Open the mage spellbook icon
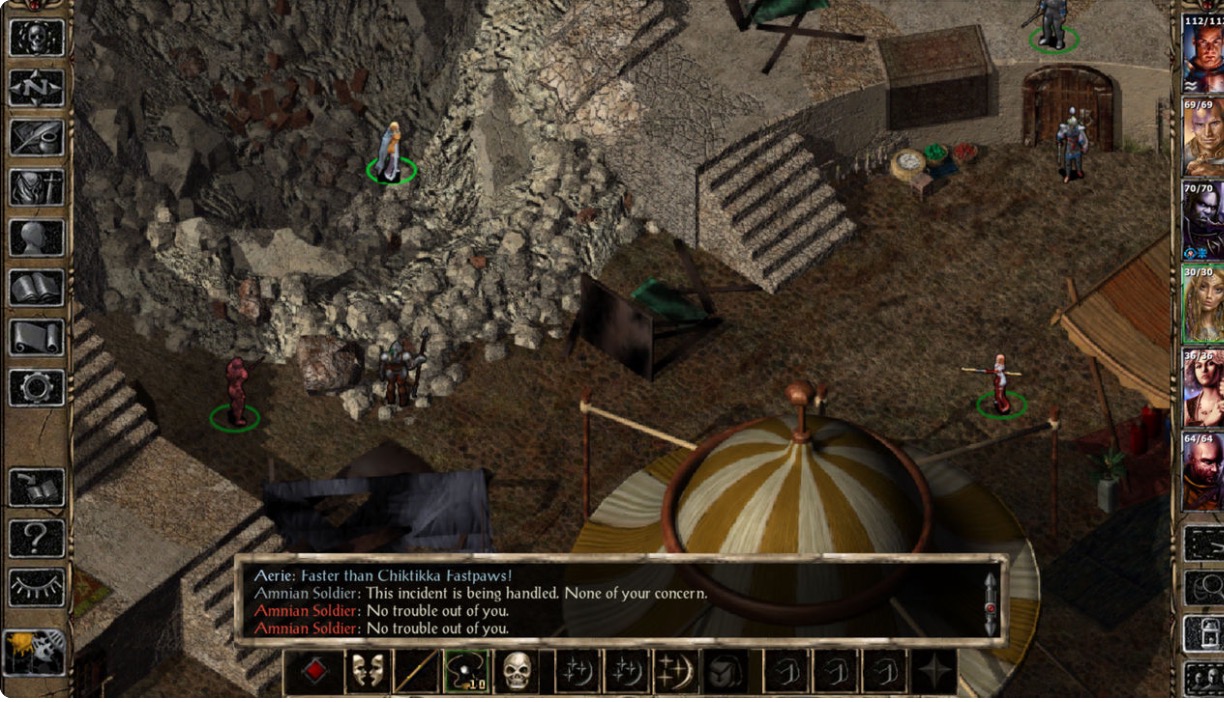 (x=37, y=288)
